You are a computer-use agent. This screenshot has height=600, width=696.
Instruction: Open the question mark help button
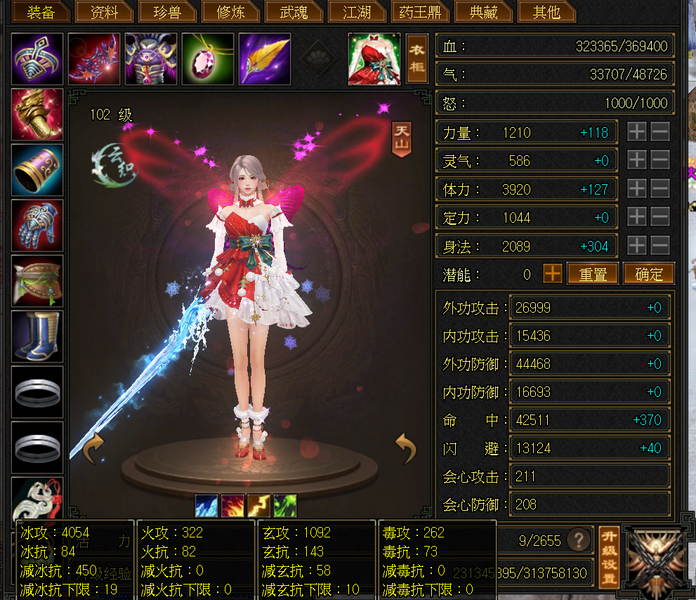pos(577,540)
